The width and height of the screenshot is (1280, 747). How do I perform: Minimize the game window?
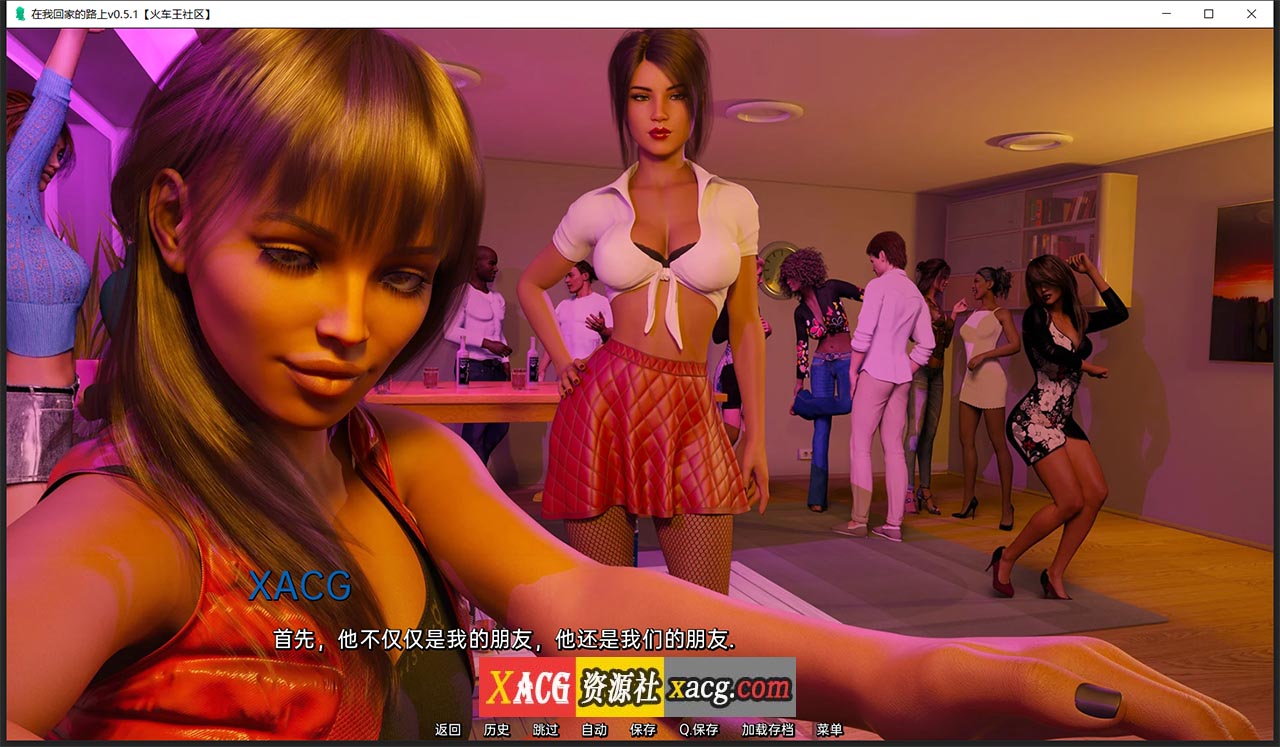point(1164,14)
